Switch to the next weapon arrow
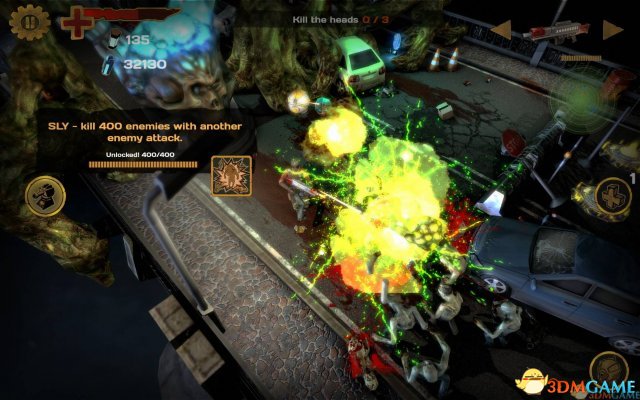 click(x=612, y=29)
